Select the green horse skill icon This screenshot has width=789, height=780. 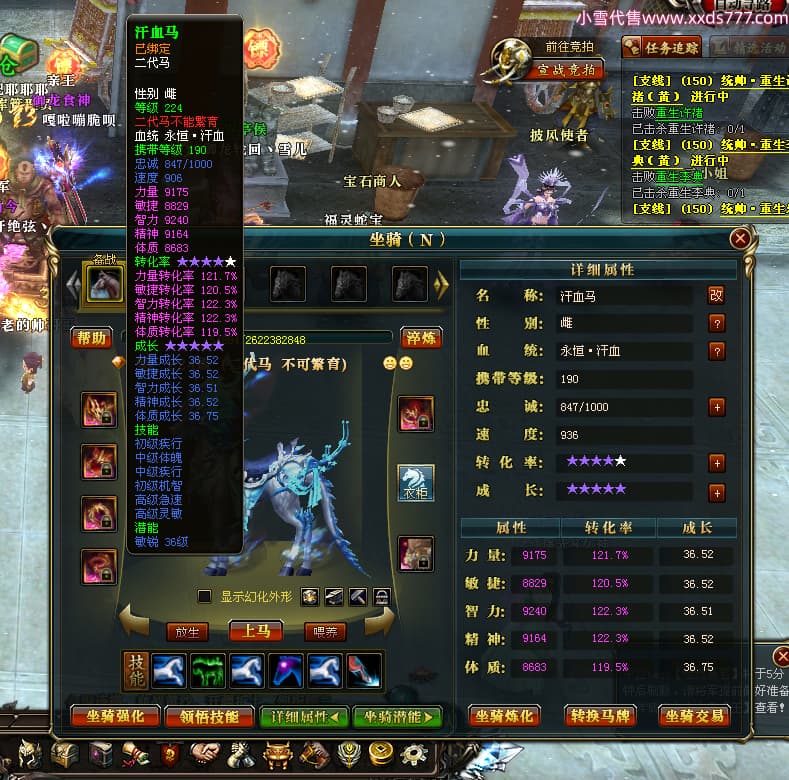[x=206, y=671]
